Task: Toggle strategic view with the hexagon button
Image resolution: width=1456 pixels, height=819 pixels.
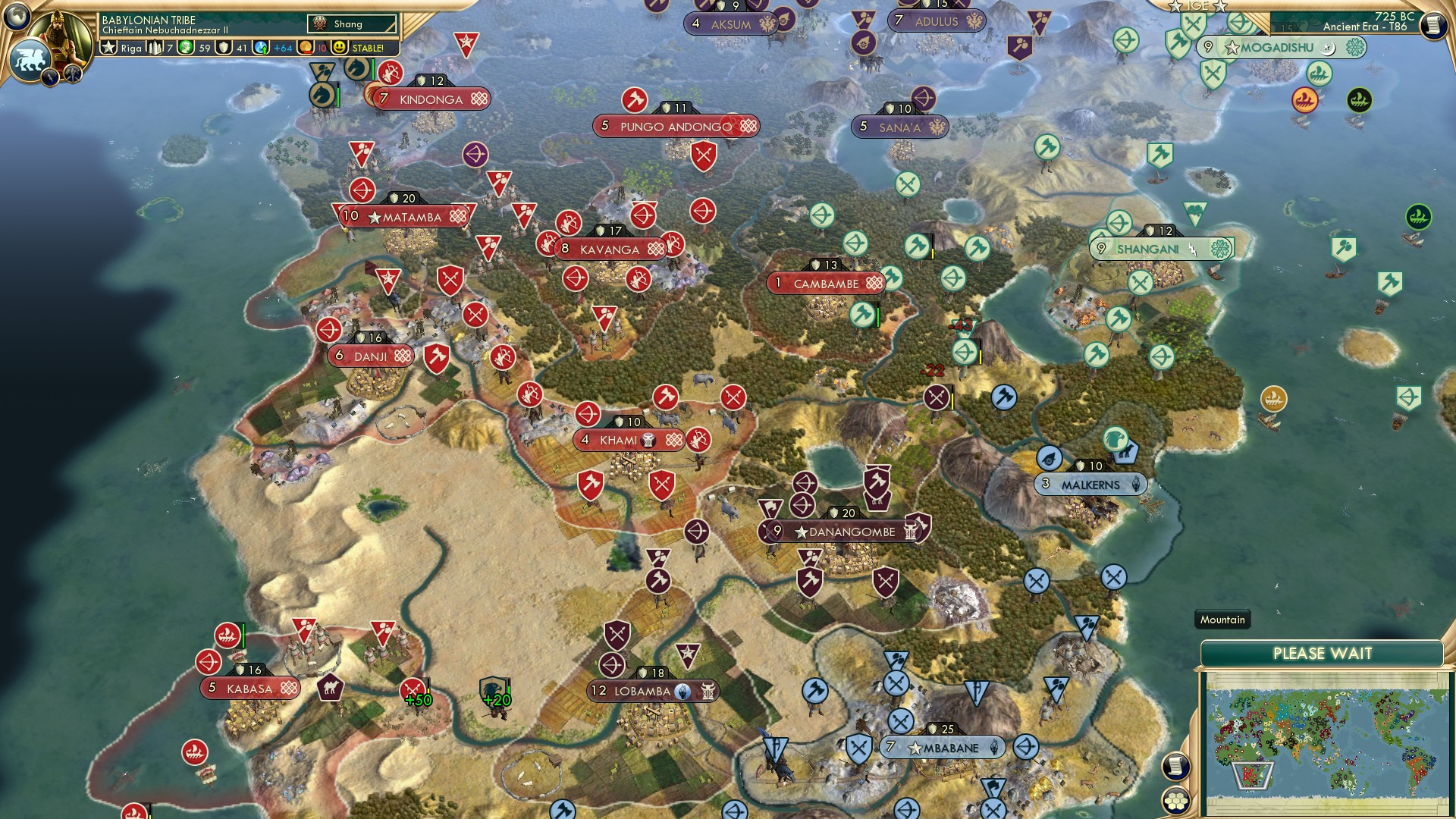Action: (1175, 802)
